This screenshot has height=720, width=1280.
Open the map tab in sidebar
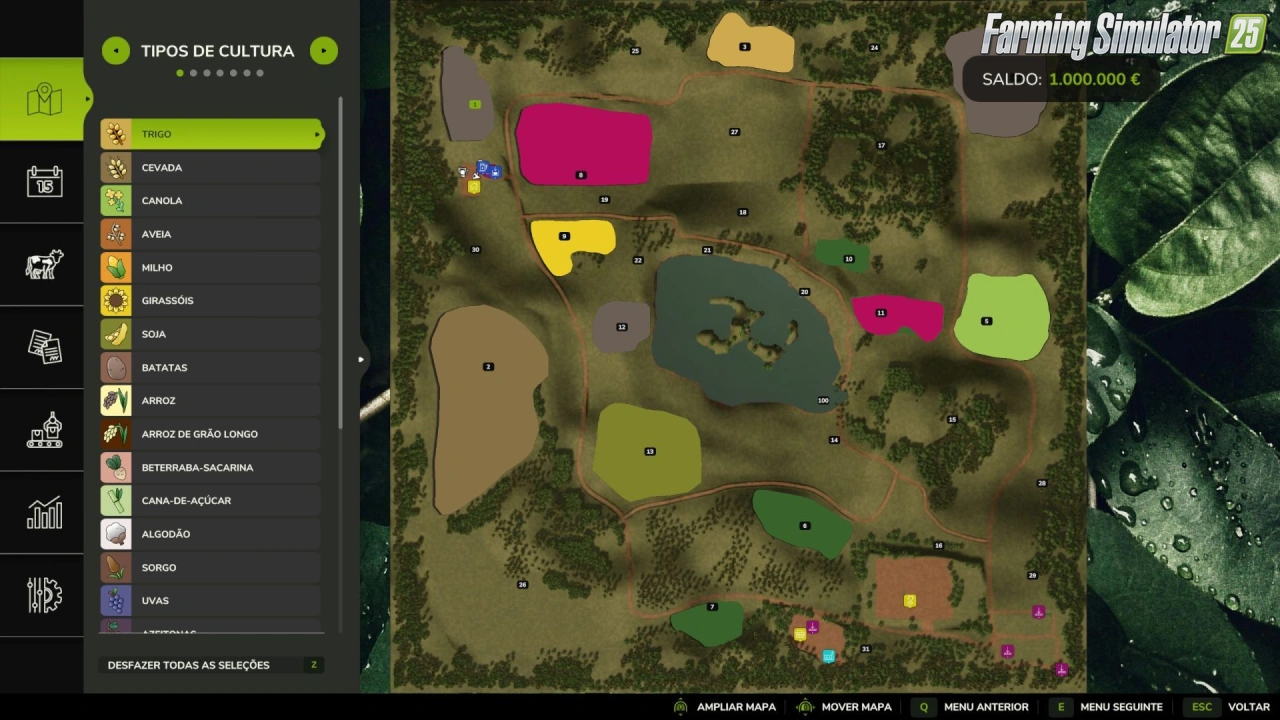44,99
